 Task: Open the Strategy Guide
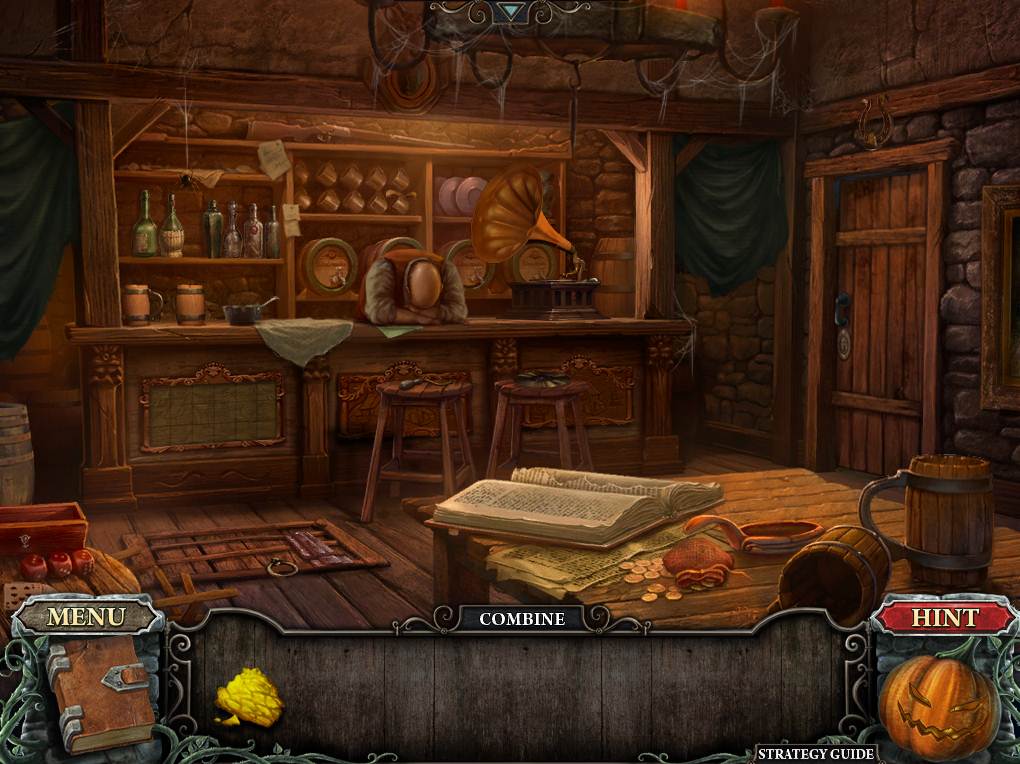click(x=815, y=754)
